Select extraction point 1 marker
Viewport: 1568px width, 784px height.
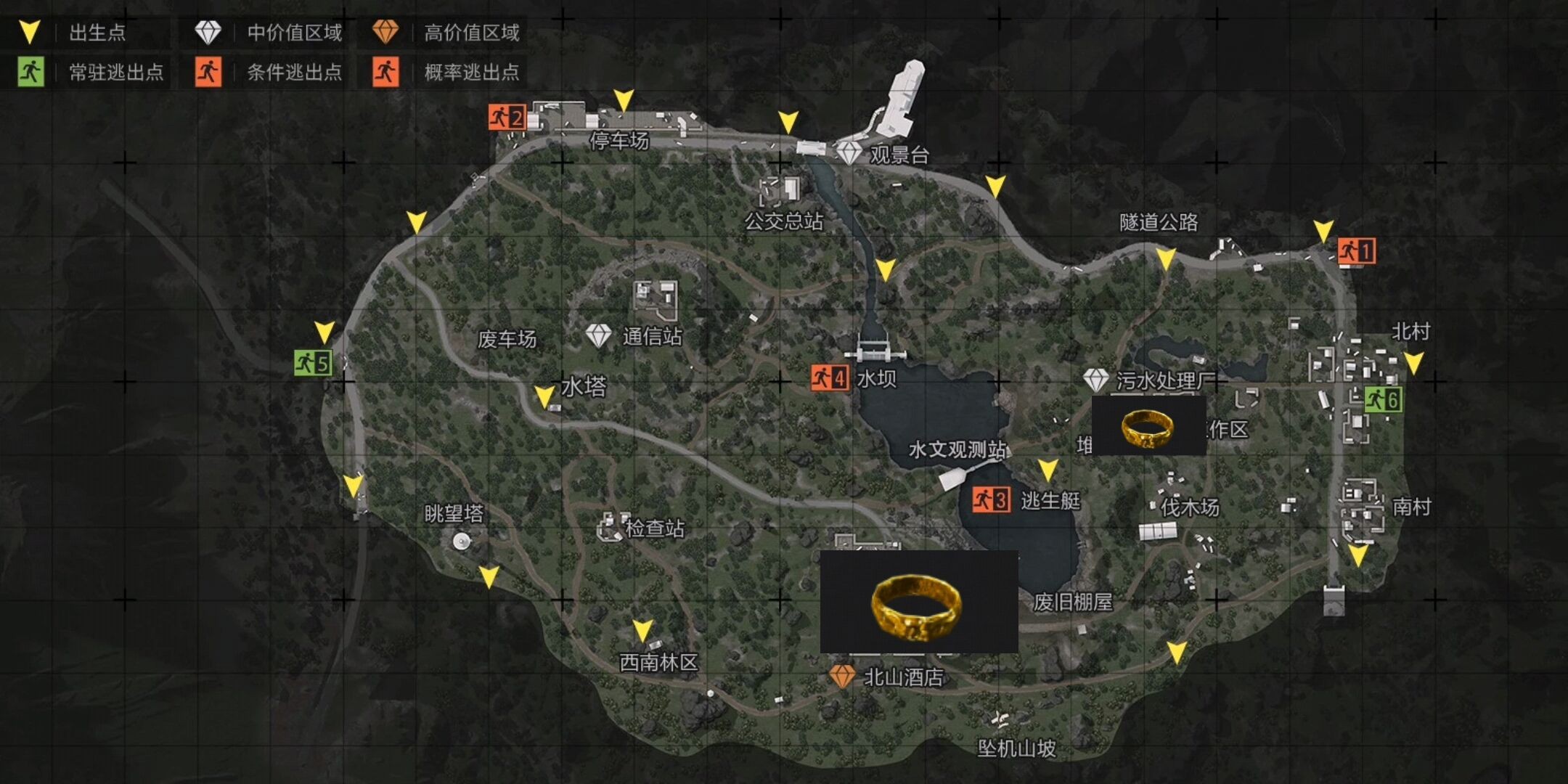1356,251
